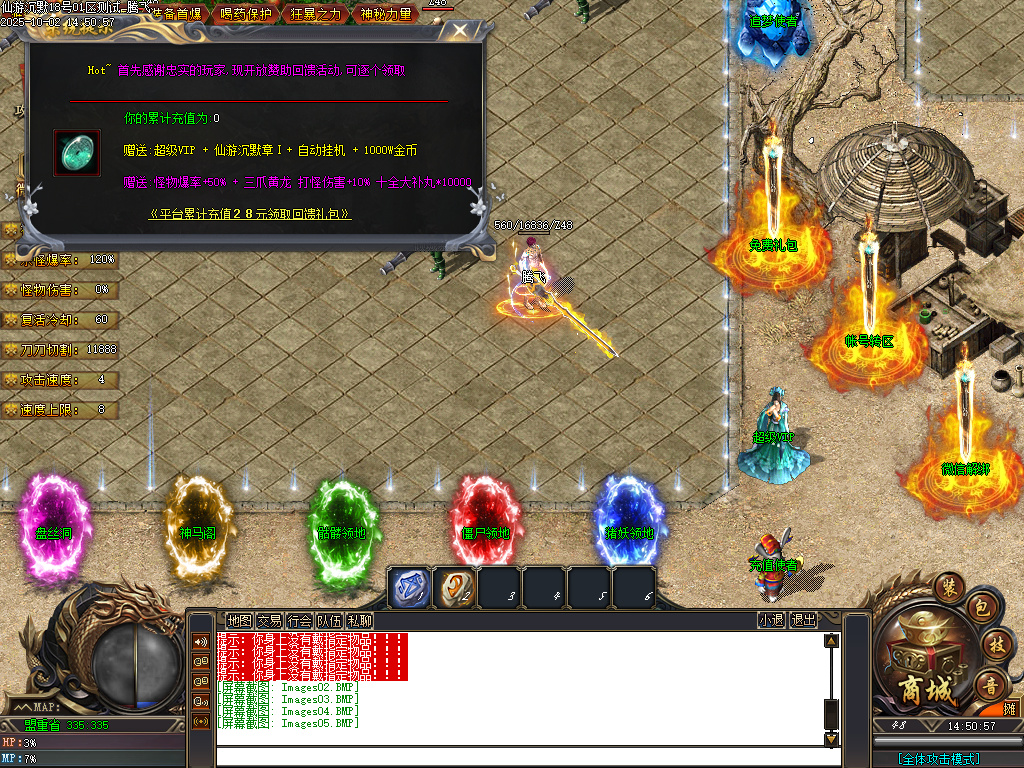Select the 神秘力量 top button
1024x768 pixels.
pyautogui.click(x=384, y=14)
